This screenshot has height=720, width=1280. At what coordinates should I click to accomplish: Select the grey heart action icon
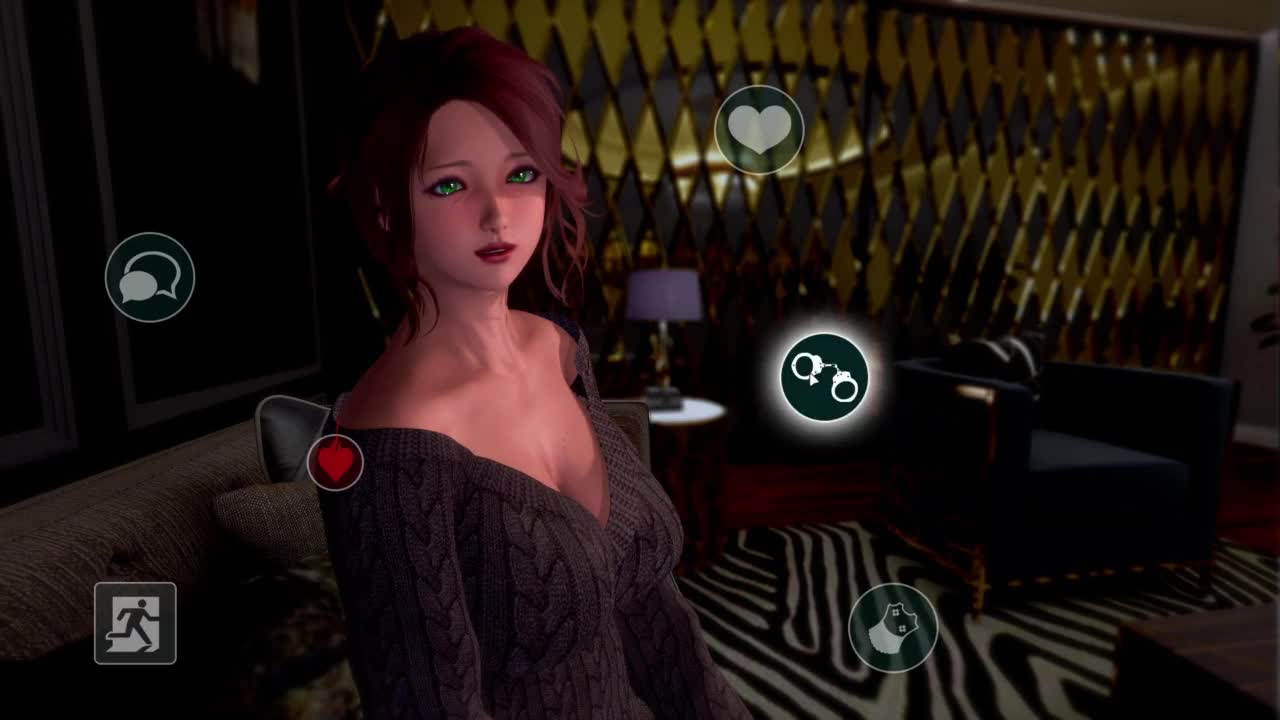pos(759,130)
